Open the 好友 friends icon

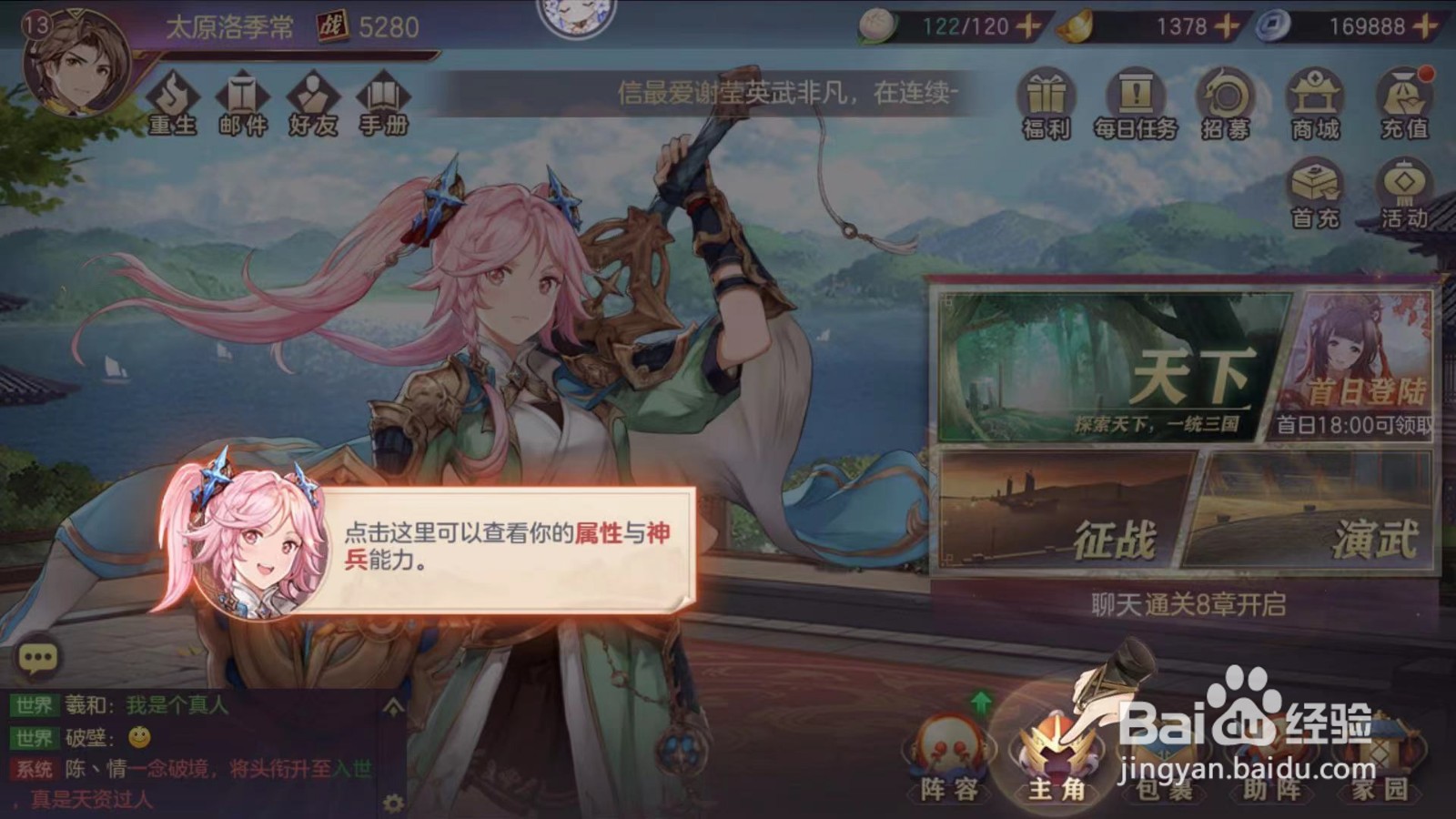coord(313,100)
